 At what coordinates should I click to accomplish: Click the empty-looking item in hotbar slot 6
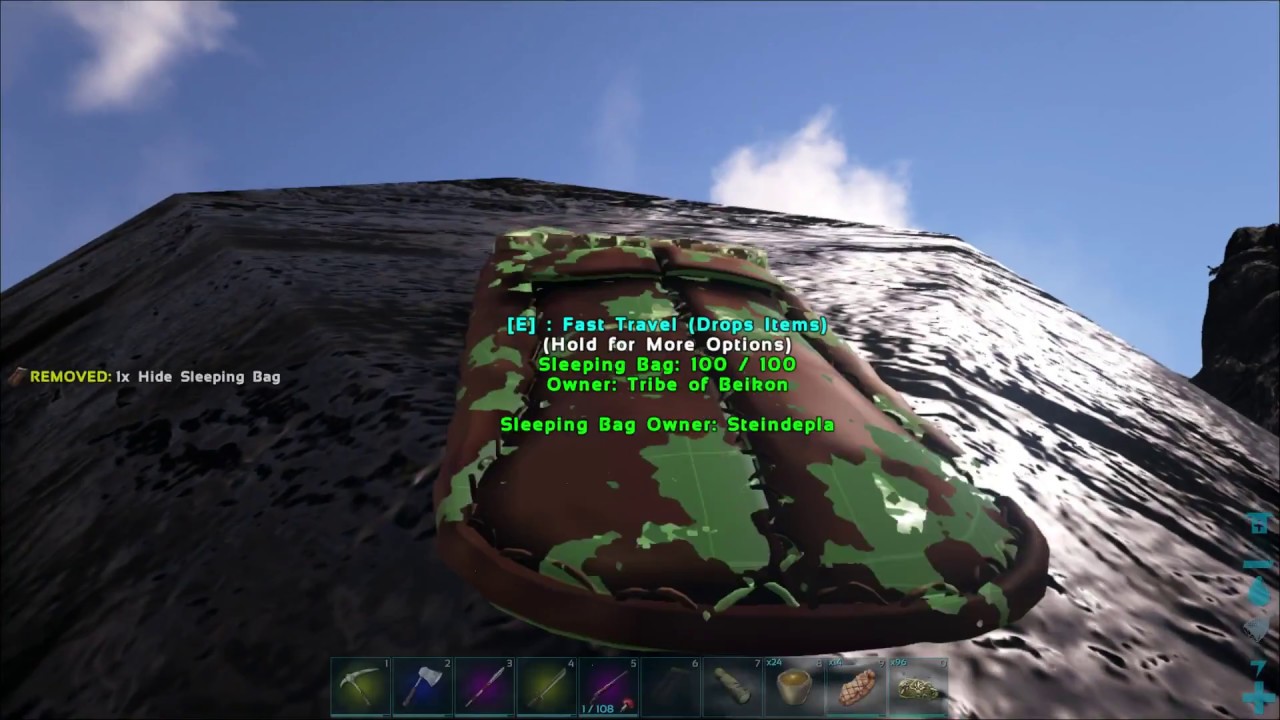(x=670, y=685)
